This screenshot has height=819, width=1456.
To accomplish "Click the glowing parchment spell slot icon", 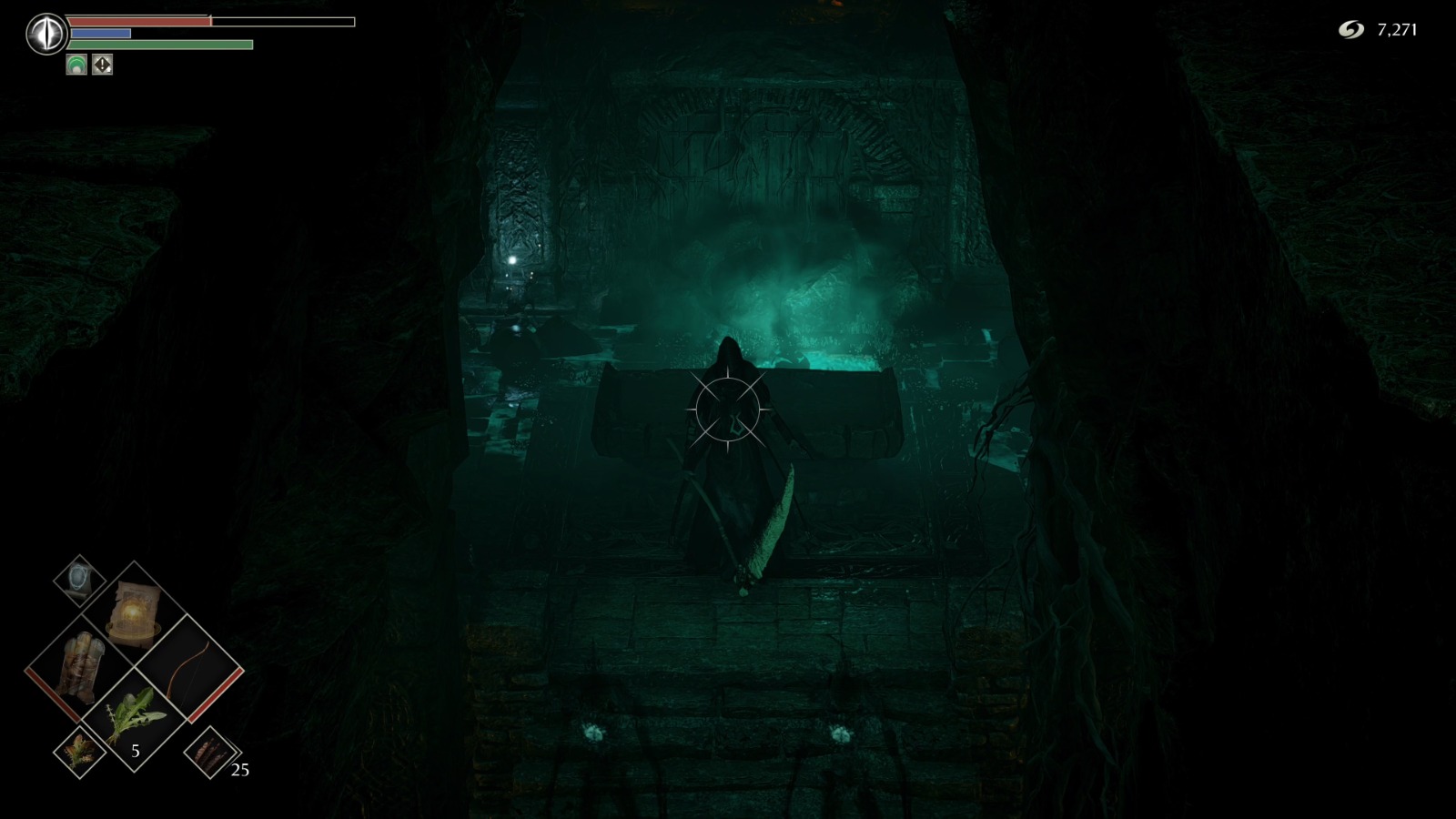I will point(134,612).
